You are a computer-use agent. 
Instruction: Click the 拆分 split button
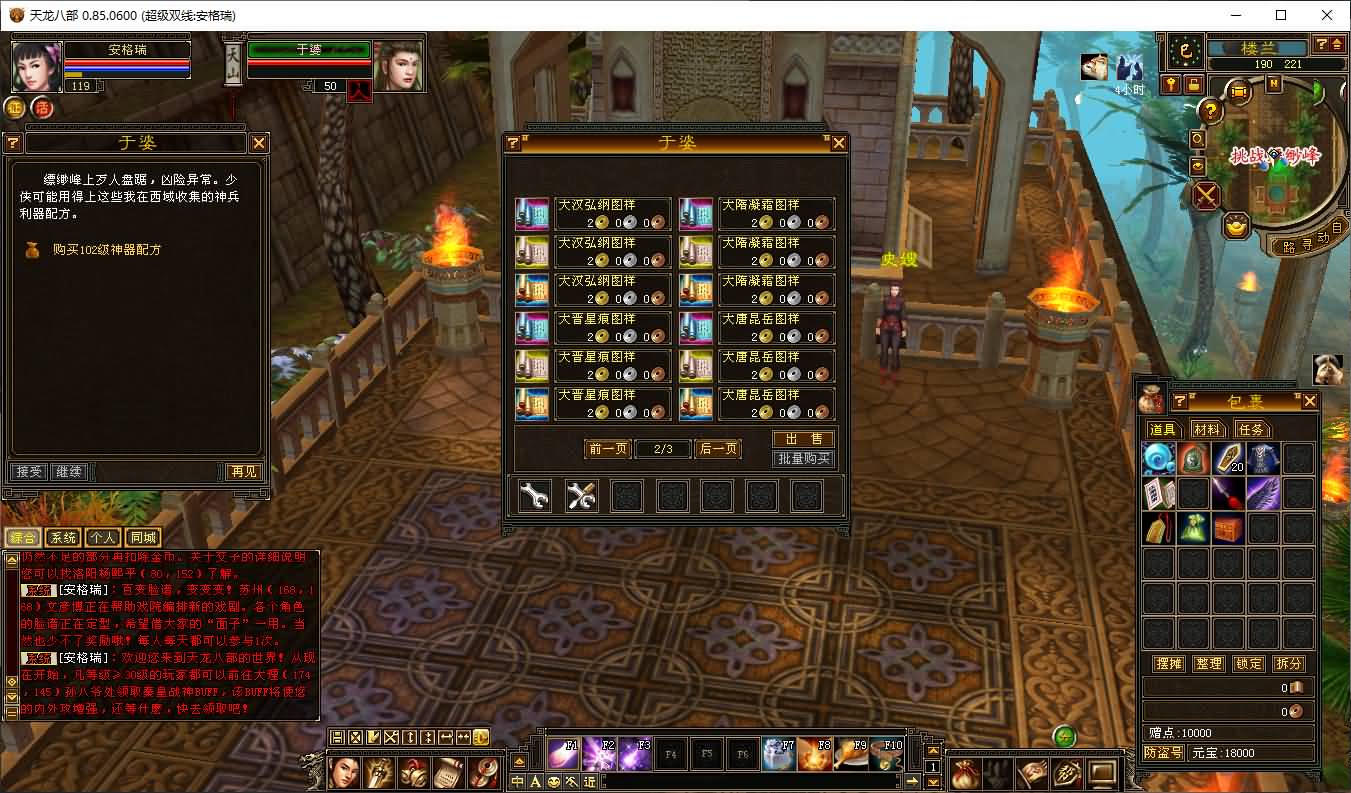1288,663
